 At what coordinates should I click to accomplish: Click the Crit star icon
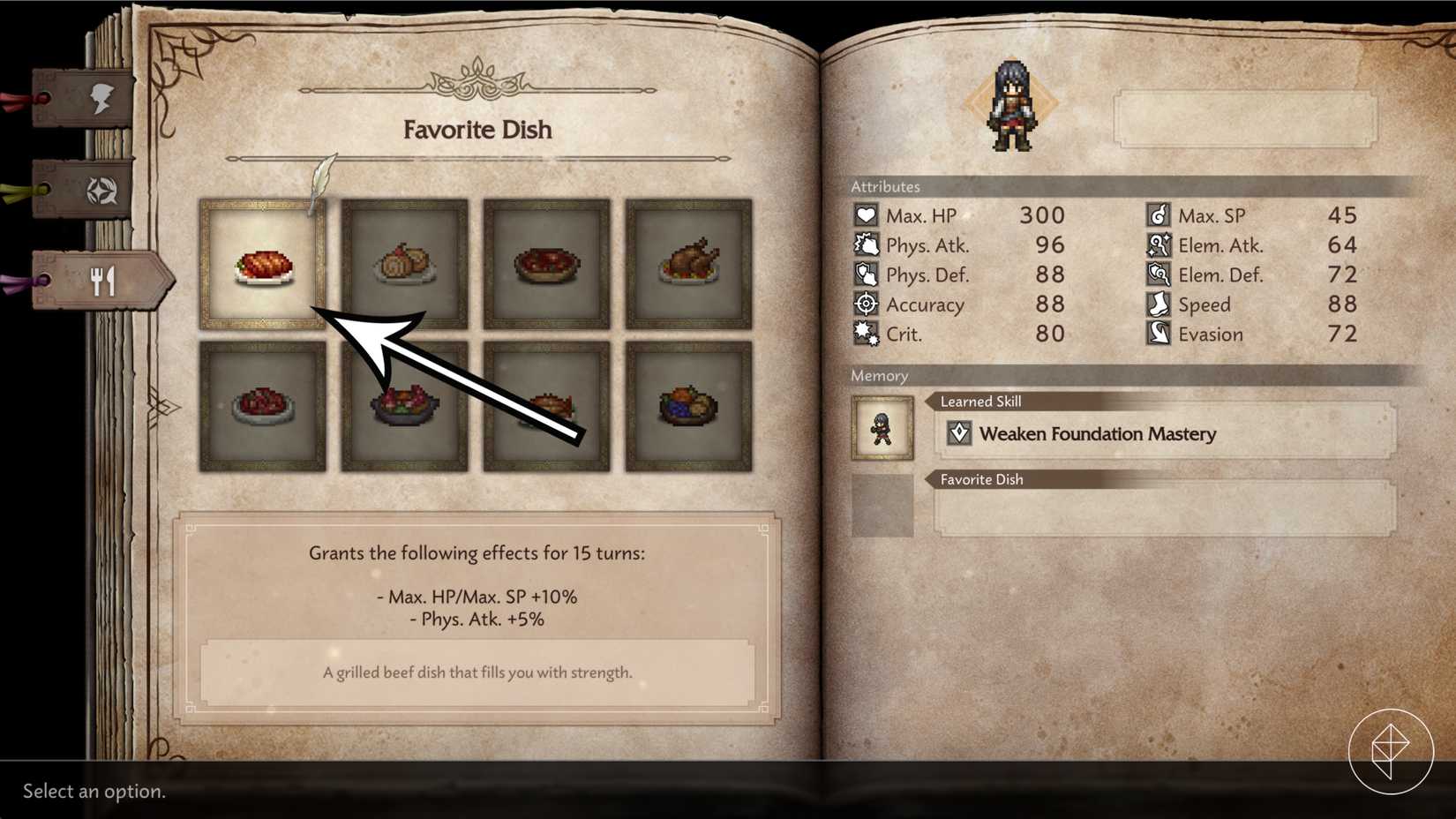pos(867,334)
